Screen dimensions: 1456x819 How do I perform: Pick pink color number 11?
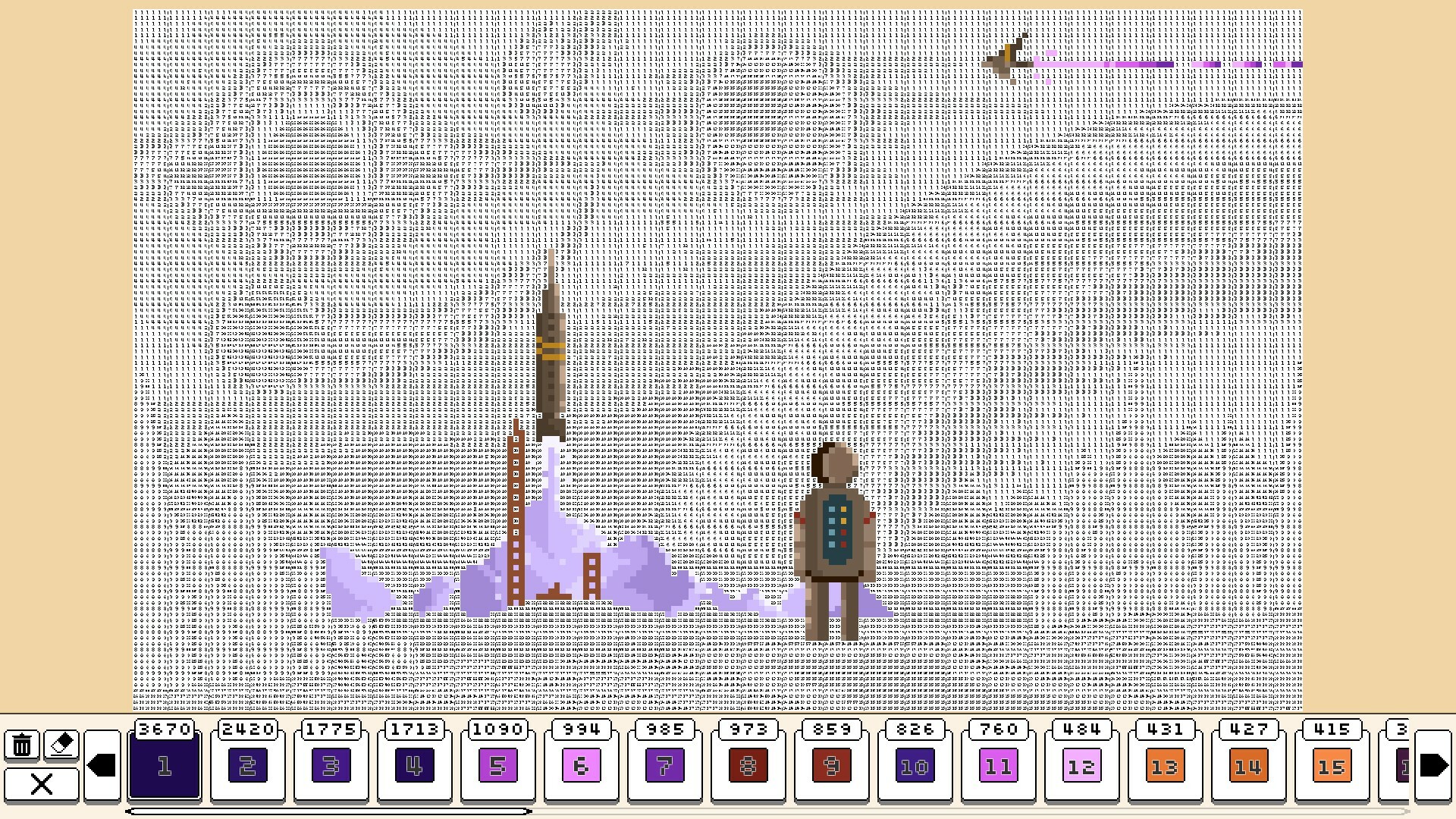coord(998,764)
